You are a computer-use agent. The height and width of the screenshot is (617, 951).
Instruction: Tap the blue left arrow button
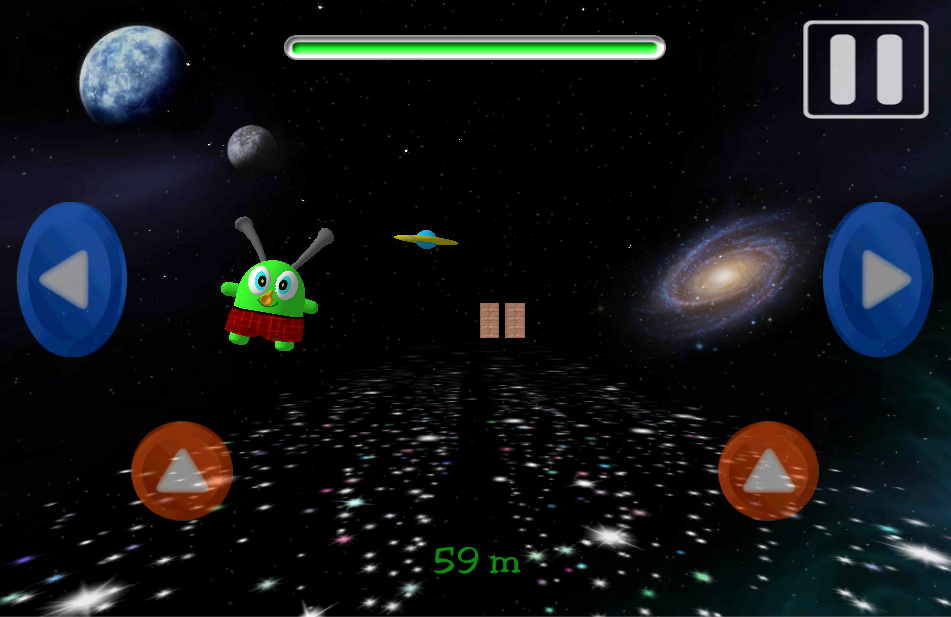pyautogui.click(x=71, y=279)
